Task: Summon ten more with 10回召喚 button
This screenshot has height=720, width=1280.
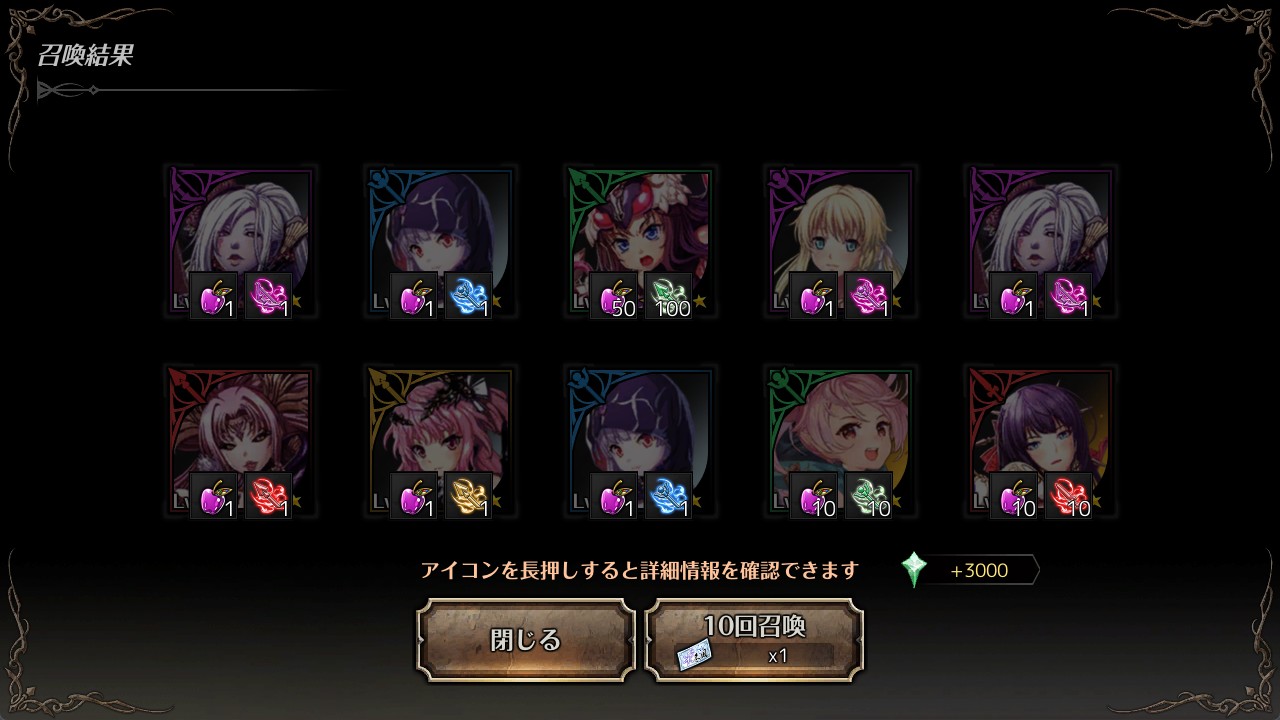Action: [x=754, y=640]
